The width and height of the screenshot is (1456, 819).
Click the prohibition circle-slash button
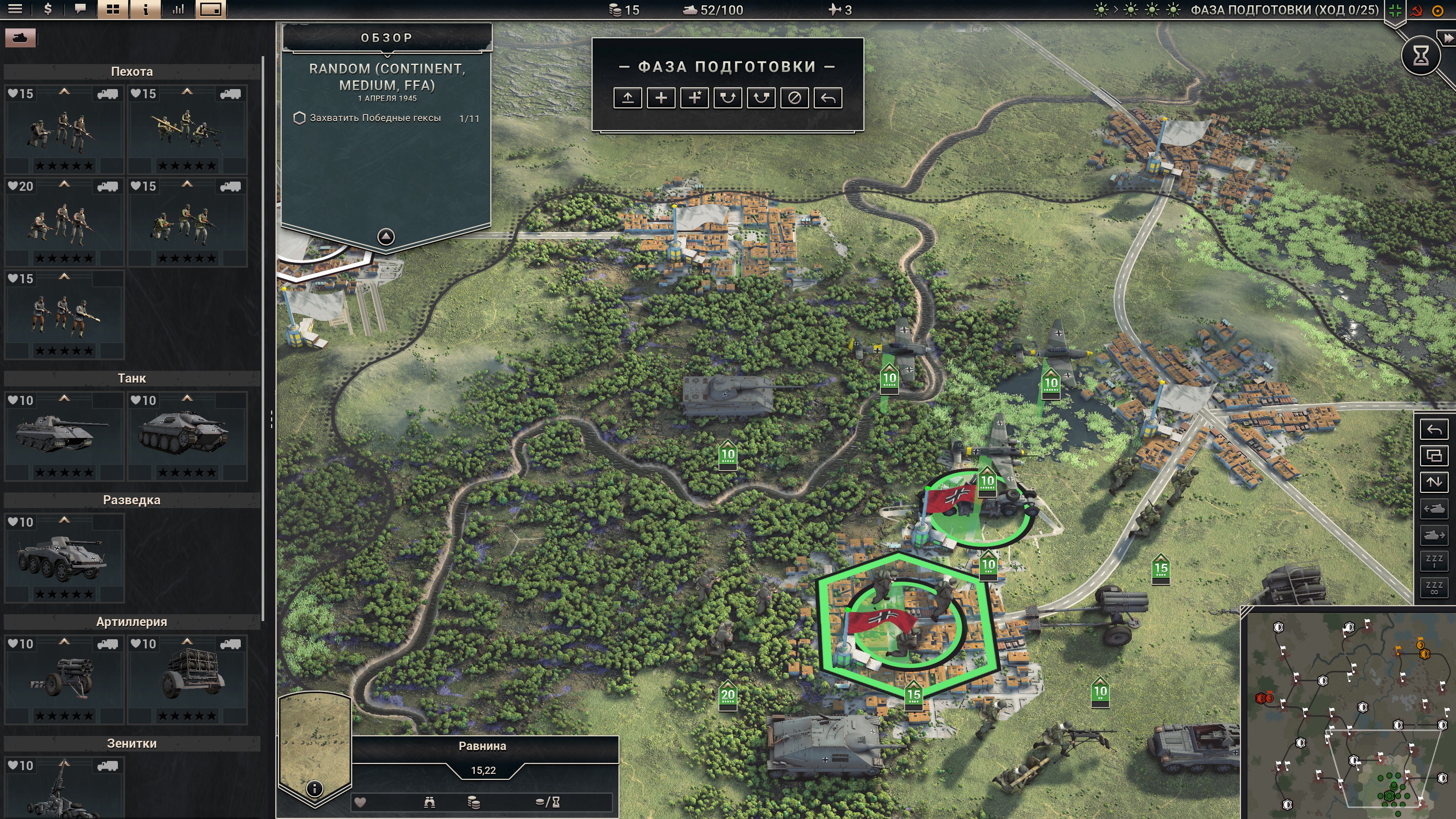pos(794,98)
